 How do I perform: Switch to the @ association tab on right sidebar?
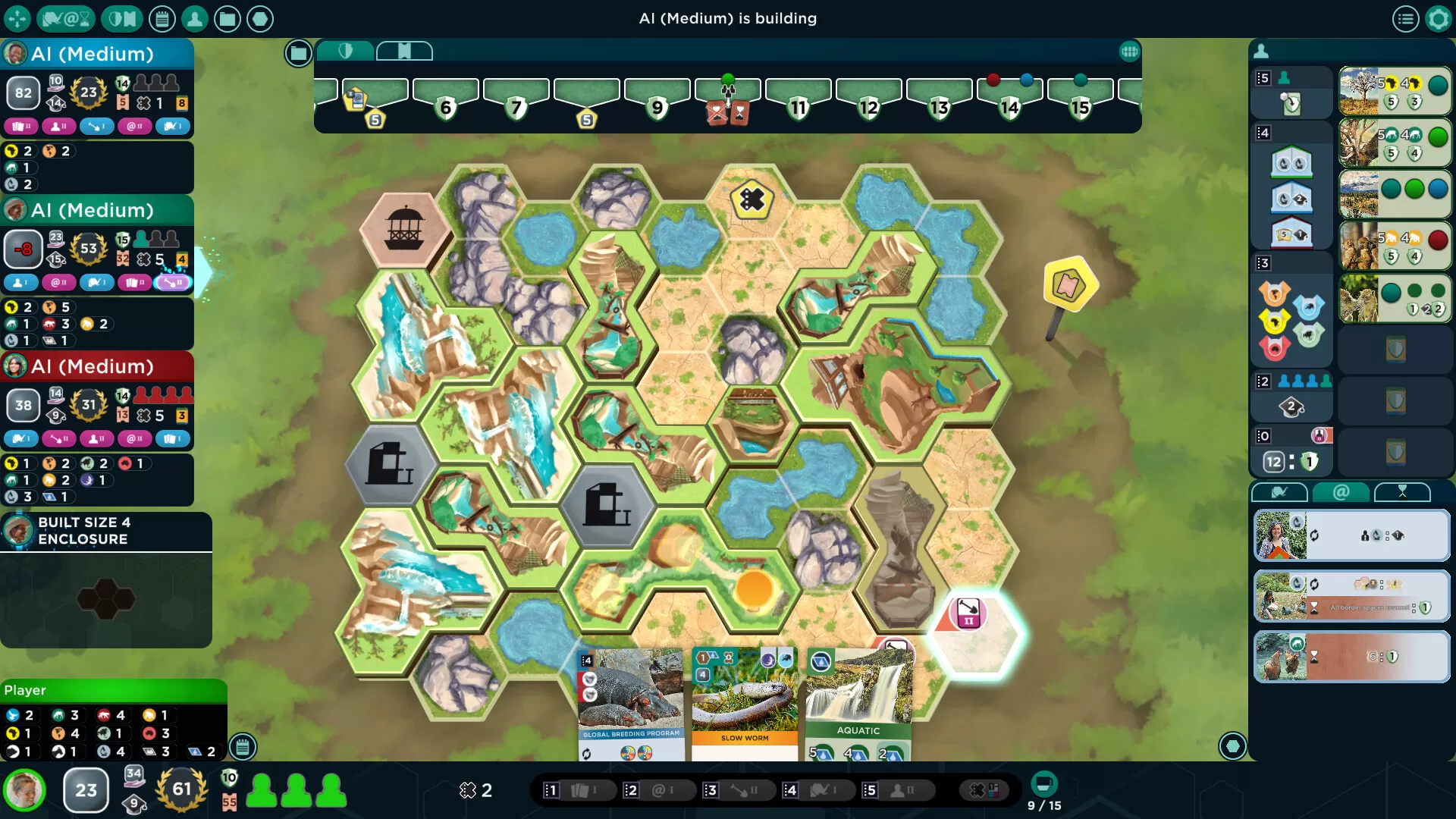tap(1342, 492)
